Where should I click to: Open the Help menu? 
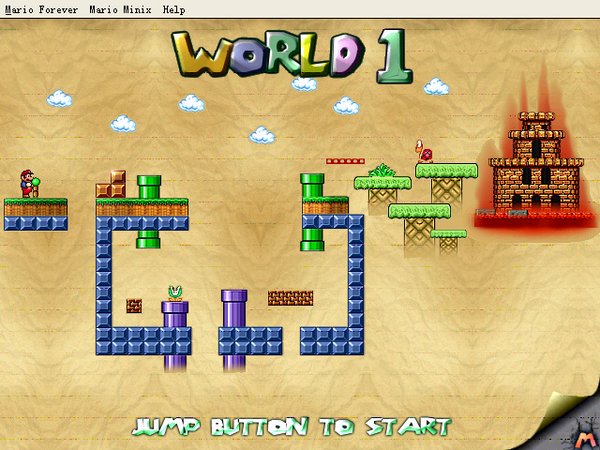pos(173,8)
